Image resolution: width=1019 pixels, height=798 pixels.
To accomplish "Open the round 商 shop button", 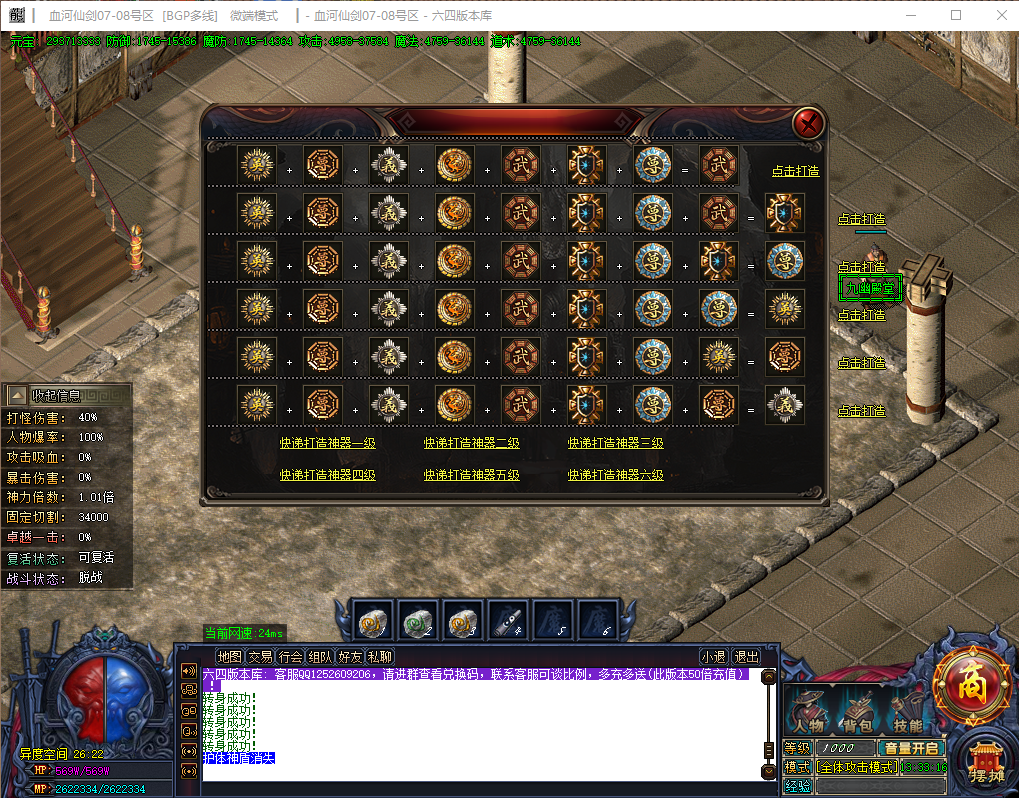I will (971, 685).
